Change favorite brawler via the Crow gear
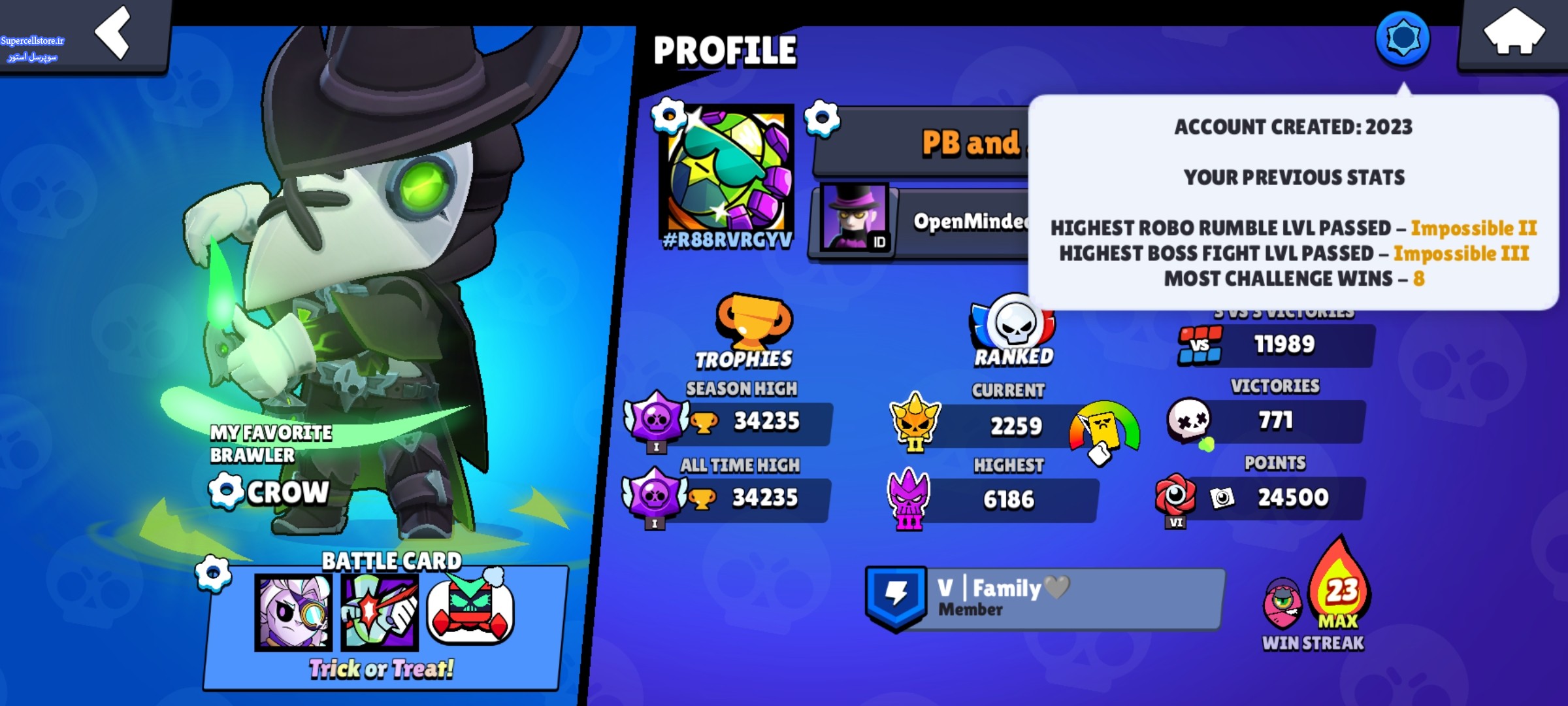Image resolution: width=1568 pixels, height=706 pixels. 225,491
